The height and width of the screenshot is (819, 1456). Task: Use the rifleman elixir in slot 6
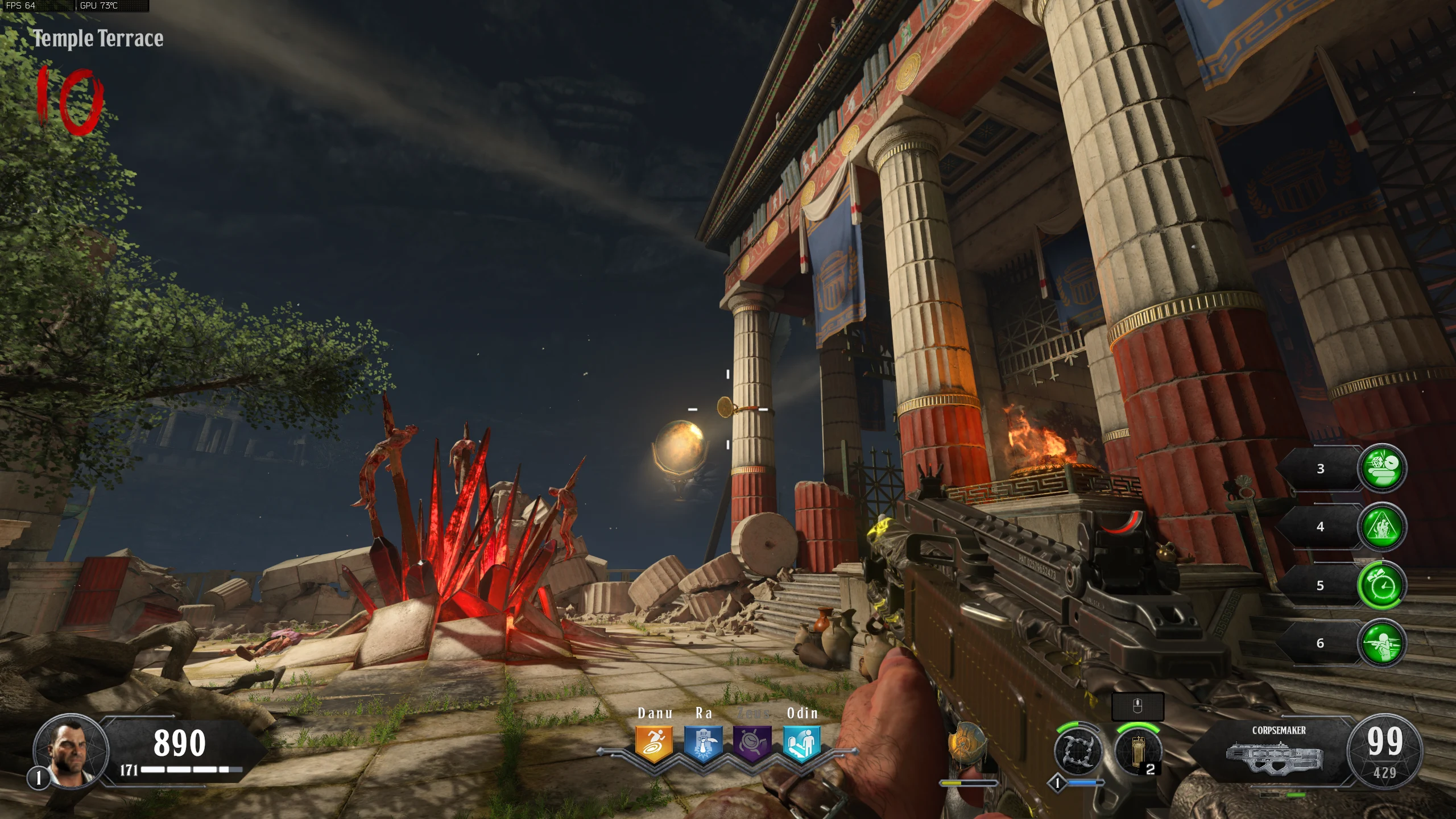coord(1382,643)
